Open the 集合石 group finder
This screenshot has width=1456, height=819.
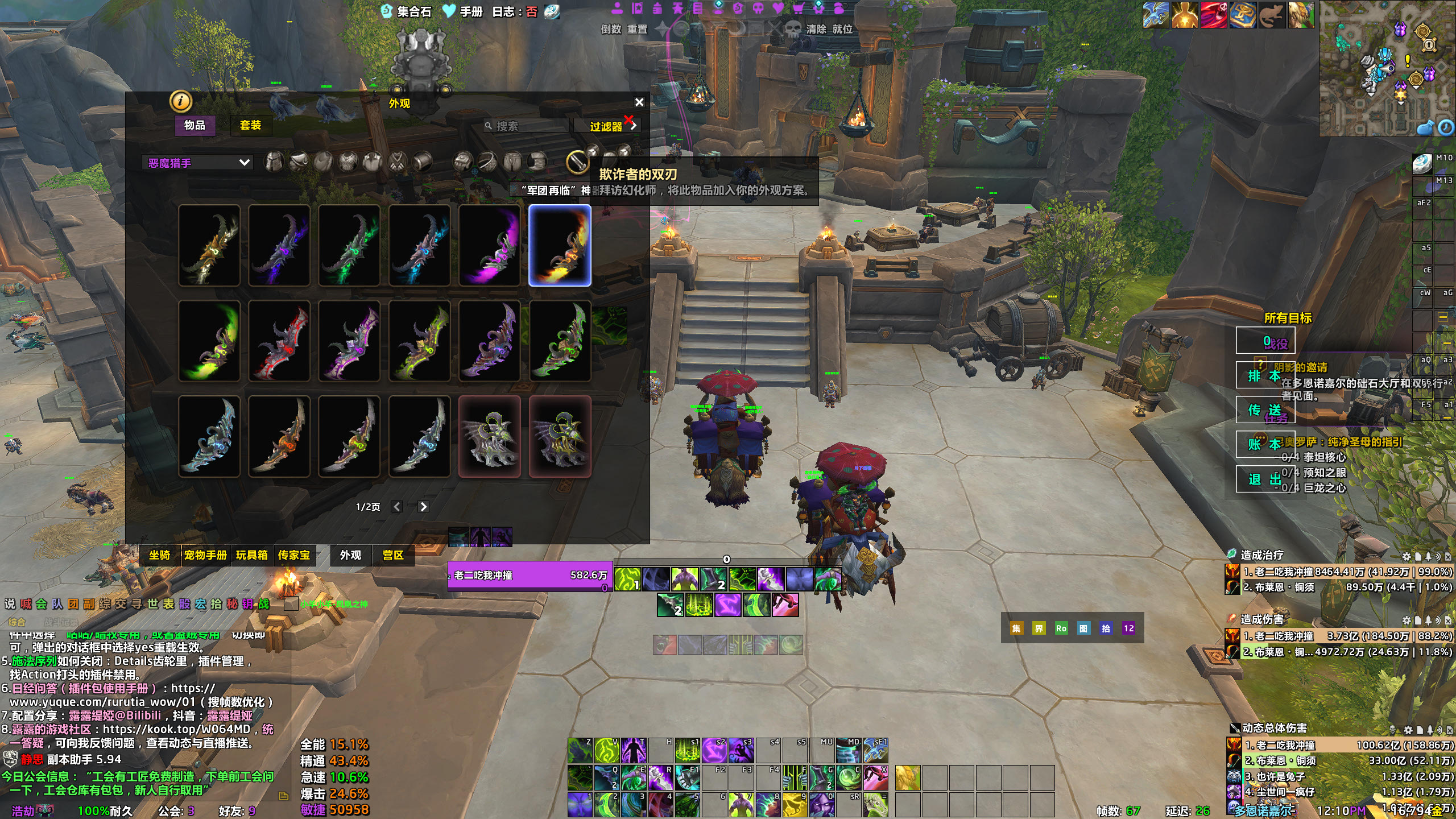[407, 11]
